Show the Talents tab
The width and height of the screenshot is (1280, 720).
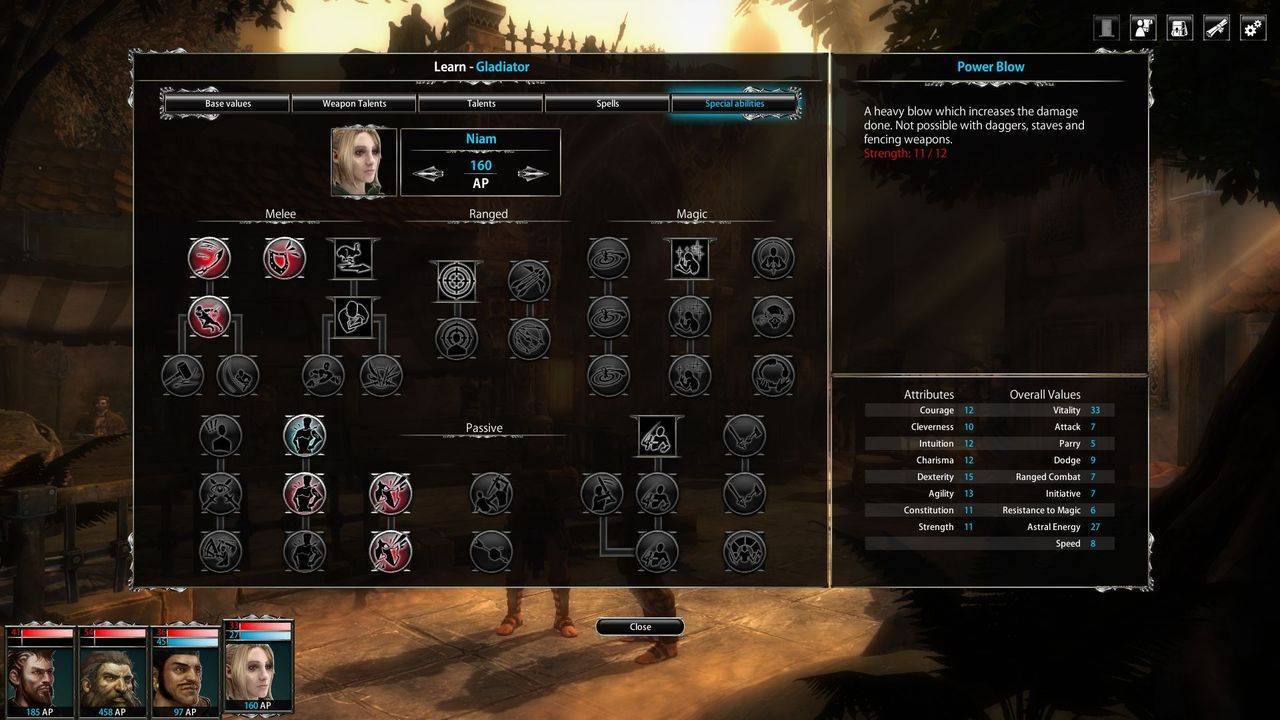(480, 104)
